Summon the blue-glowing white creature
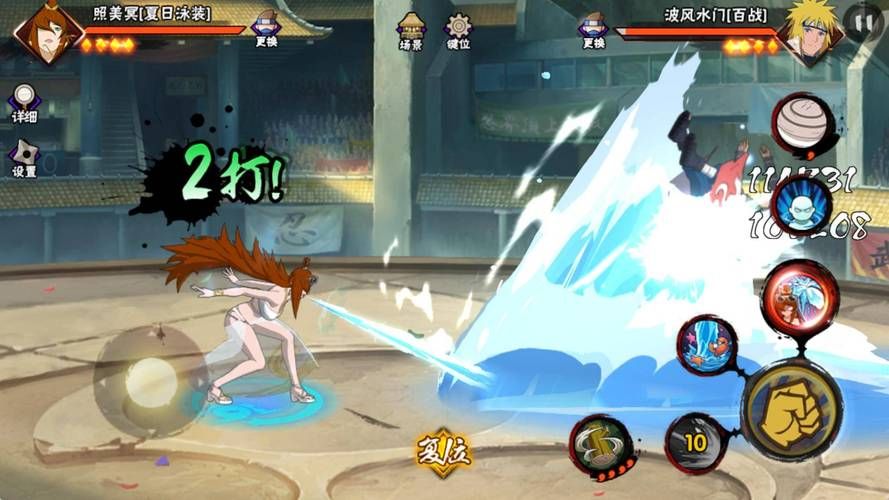The image size is (889, 500). 802,207
